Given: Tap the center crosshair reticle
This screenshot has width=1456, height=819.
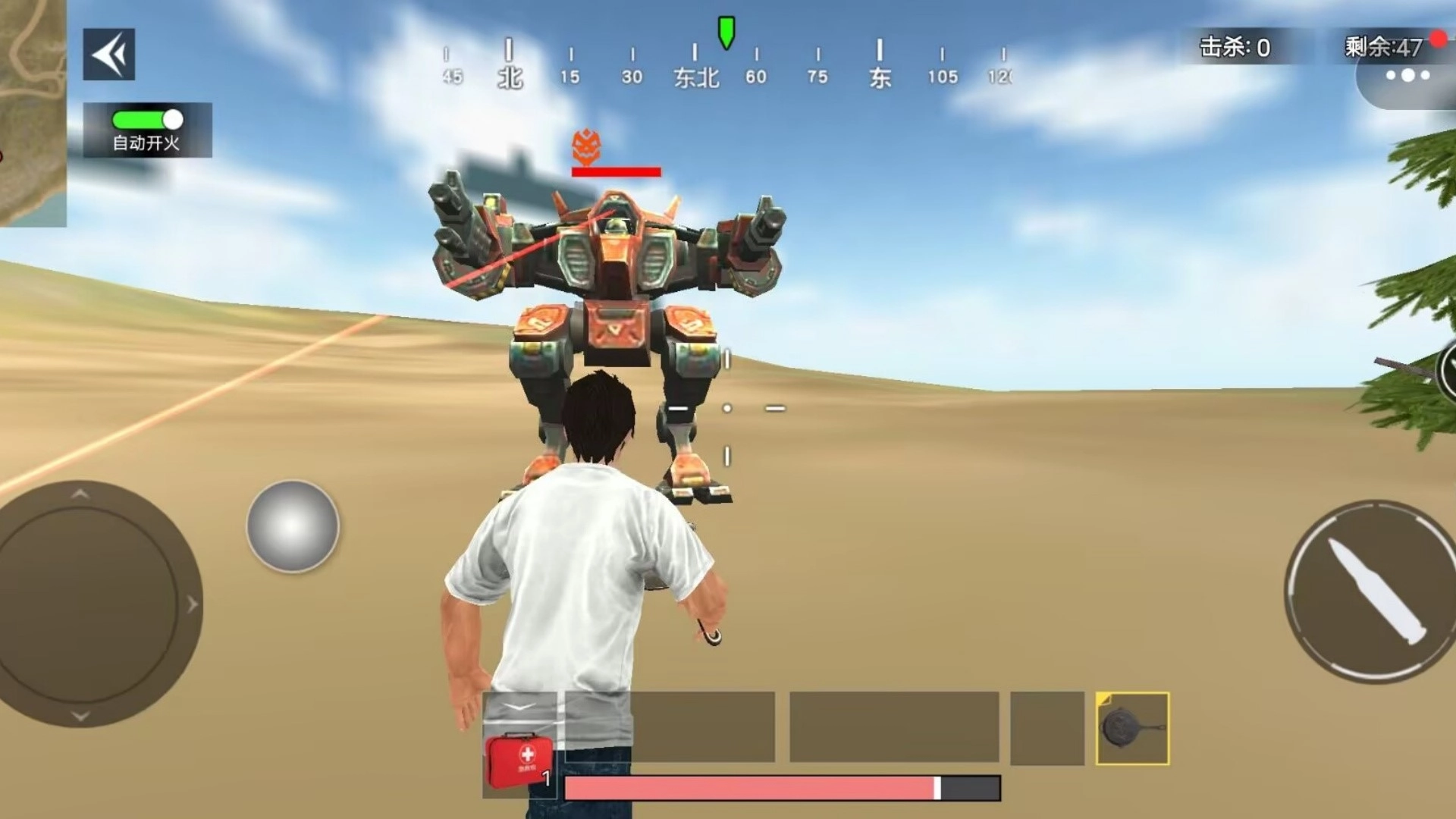Looking at the screenshot, I should pos(726,407).
